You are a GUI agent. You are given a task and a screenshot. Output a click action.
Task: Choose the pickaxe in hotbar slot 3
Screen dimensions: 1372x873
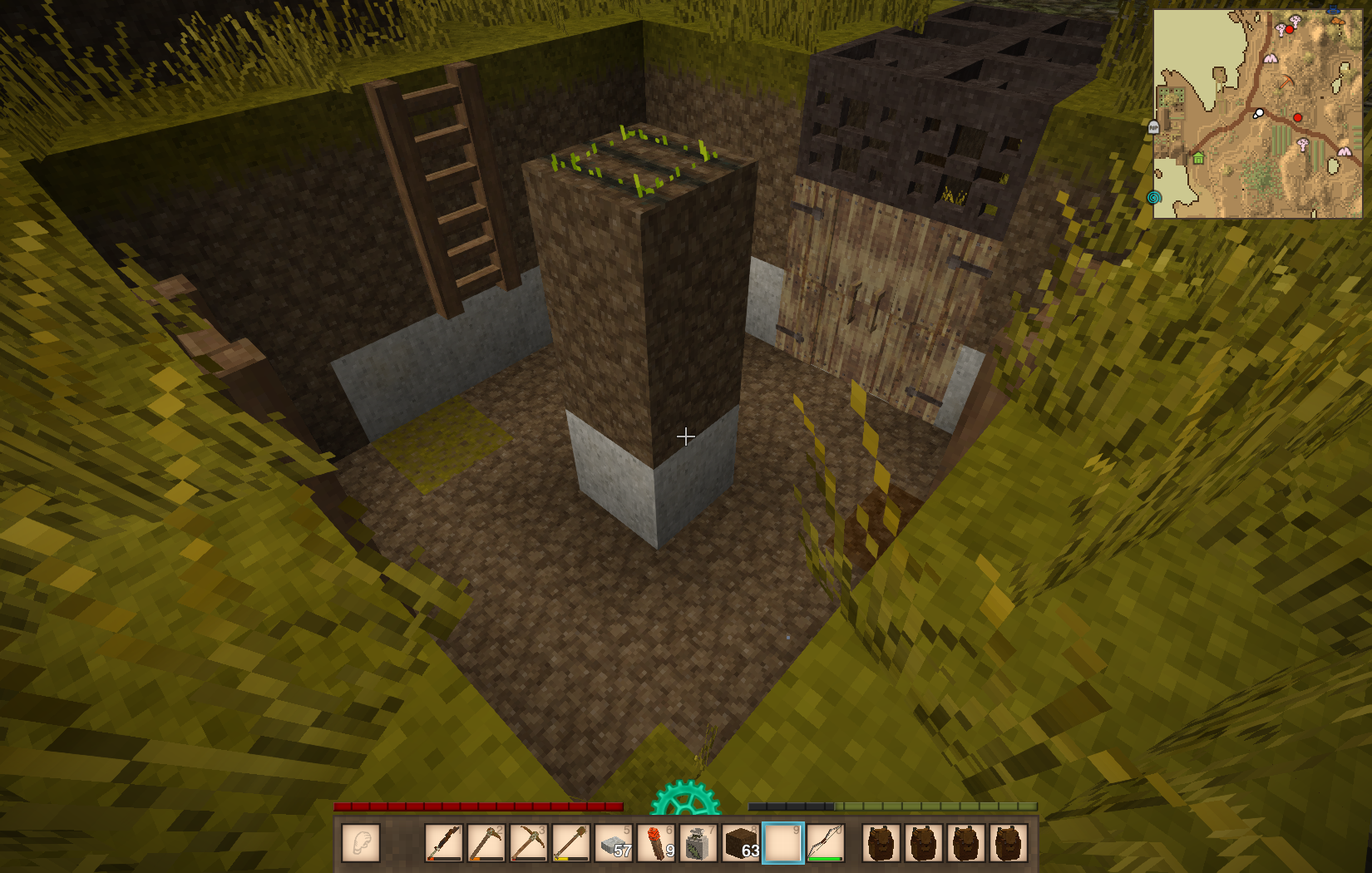528,843
